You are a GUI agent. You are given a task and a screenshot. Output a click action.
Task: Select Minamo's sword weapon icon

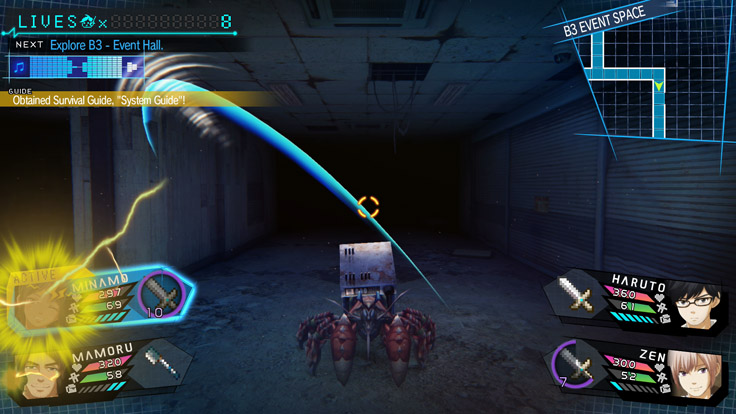pyautogui.click(x=160, y=295)
